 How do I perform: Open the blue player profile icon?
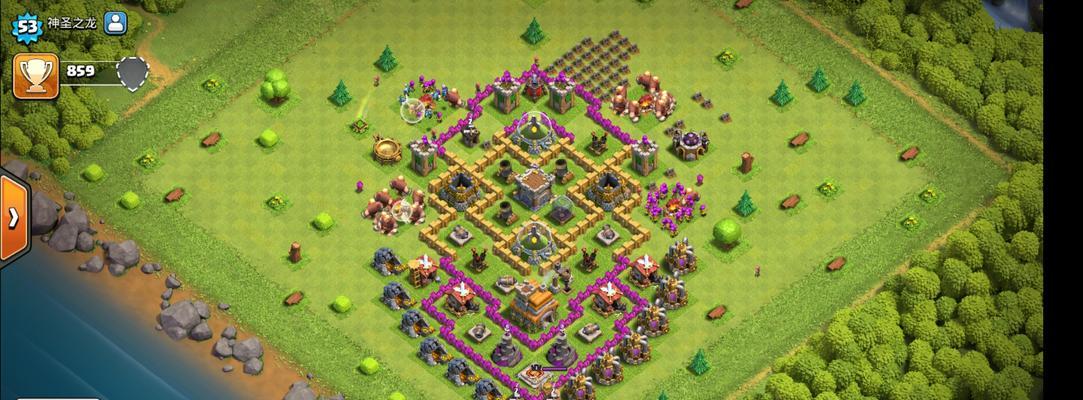click(x=116, y=23)
